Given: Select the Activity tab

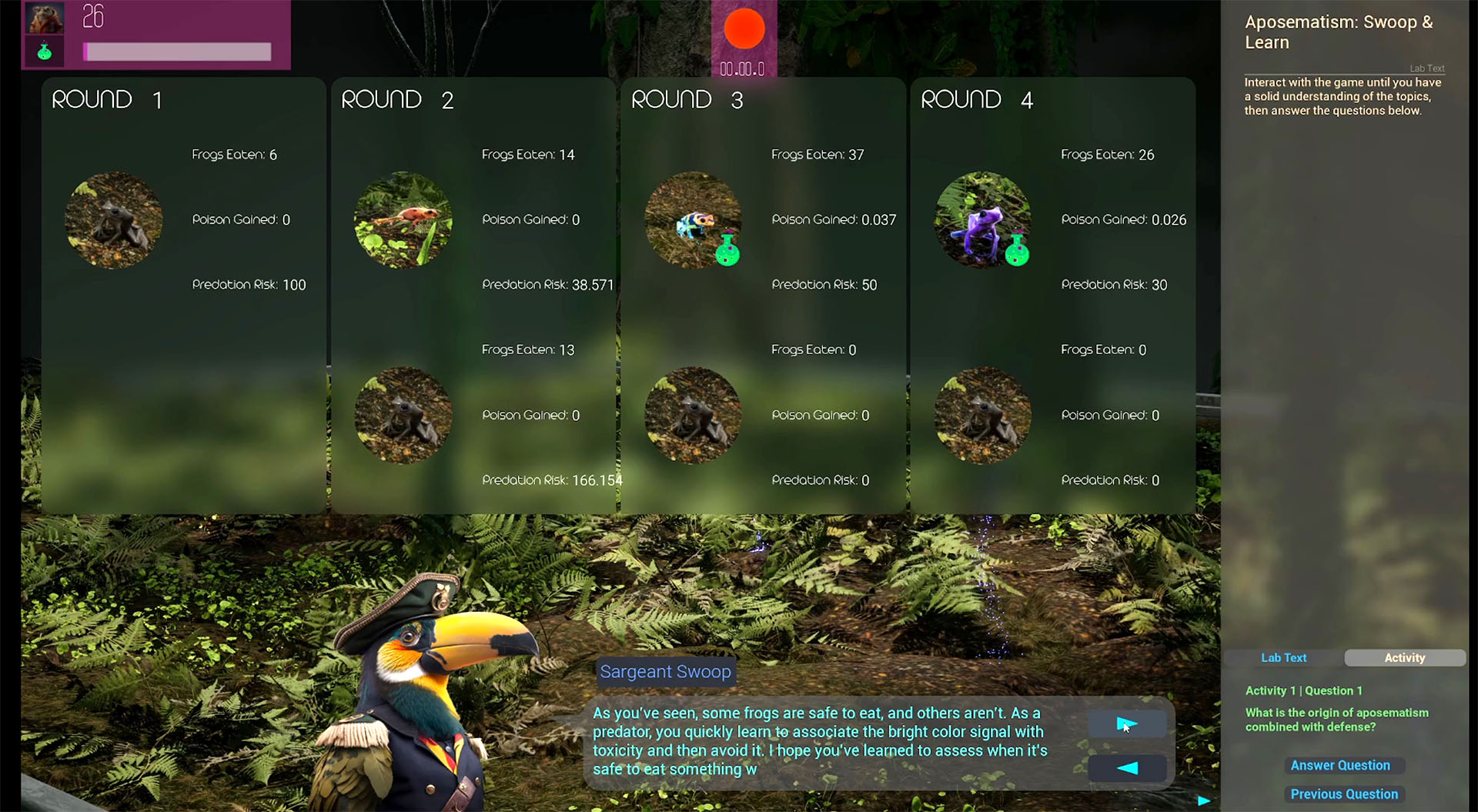Looking at the screenshot, I should click(x=1404, y=658).
